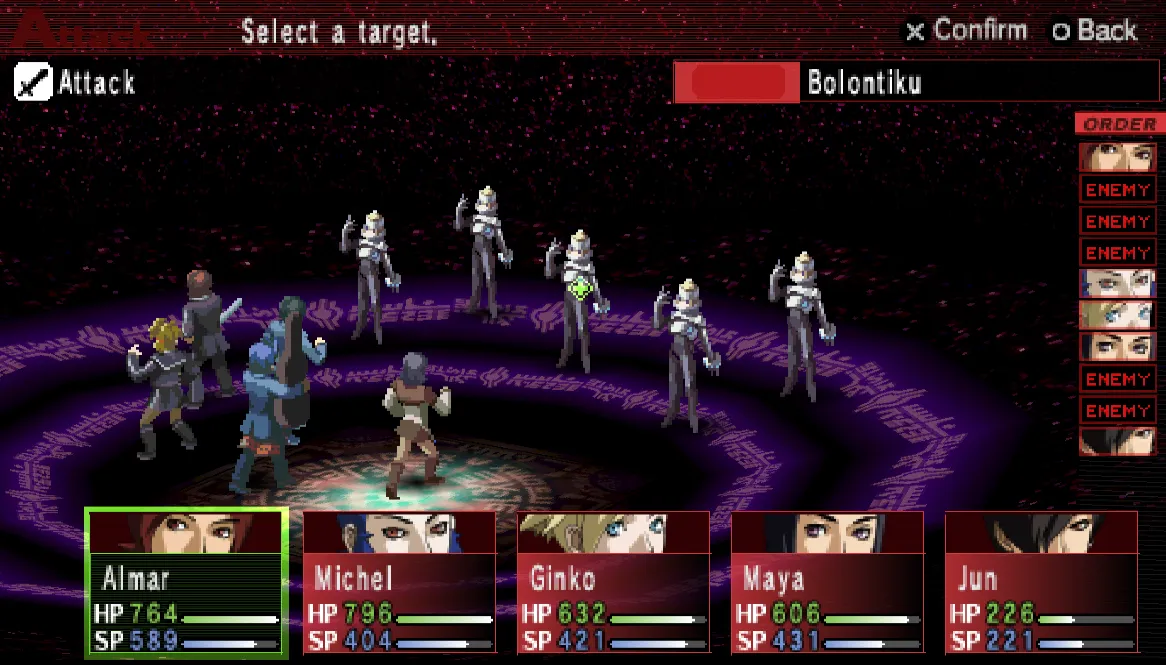The height and width of the screenshot is (665, 1166).
Task: Select Almar's party status card
Action: click(187, 583)
